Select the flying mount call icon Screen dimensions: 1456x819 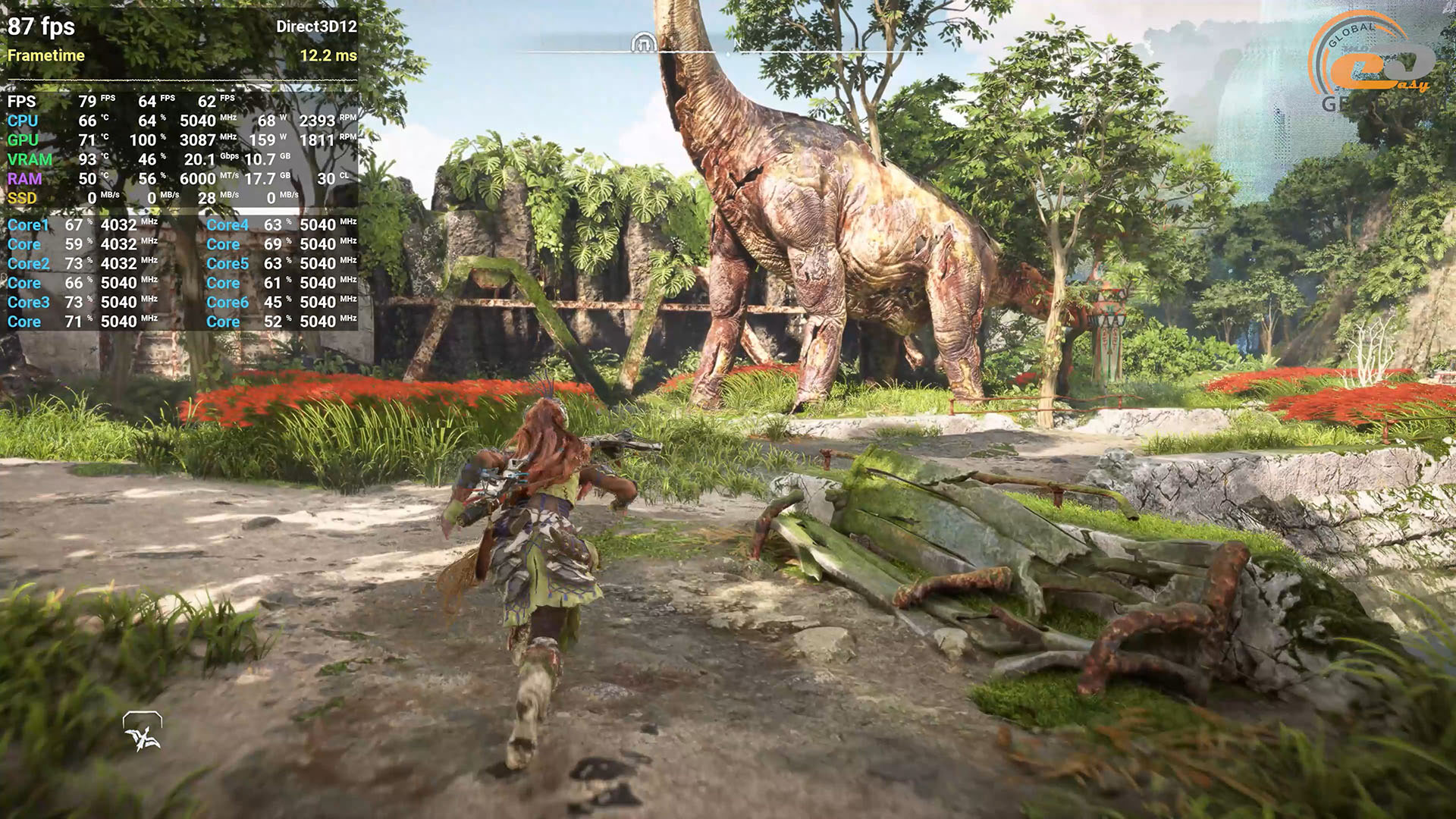143,732
